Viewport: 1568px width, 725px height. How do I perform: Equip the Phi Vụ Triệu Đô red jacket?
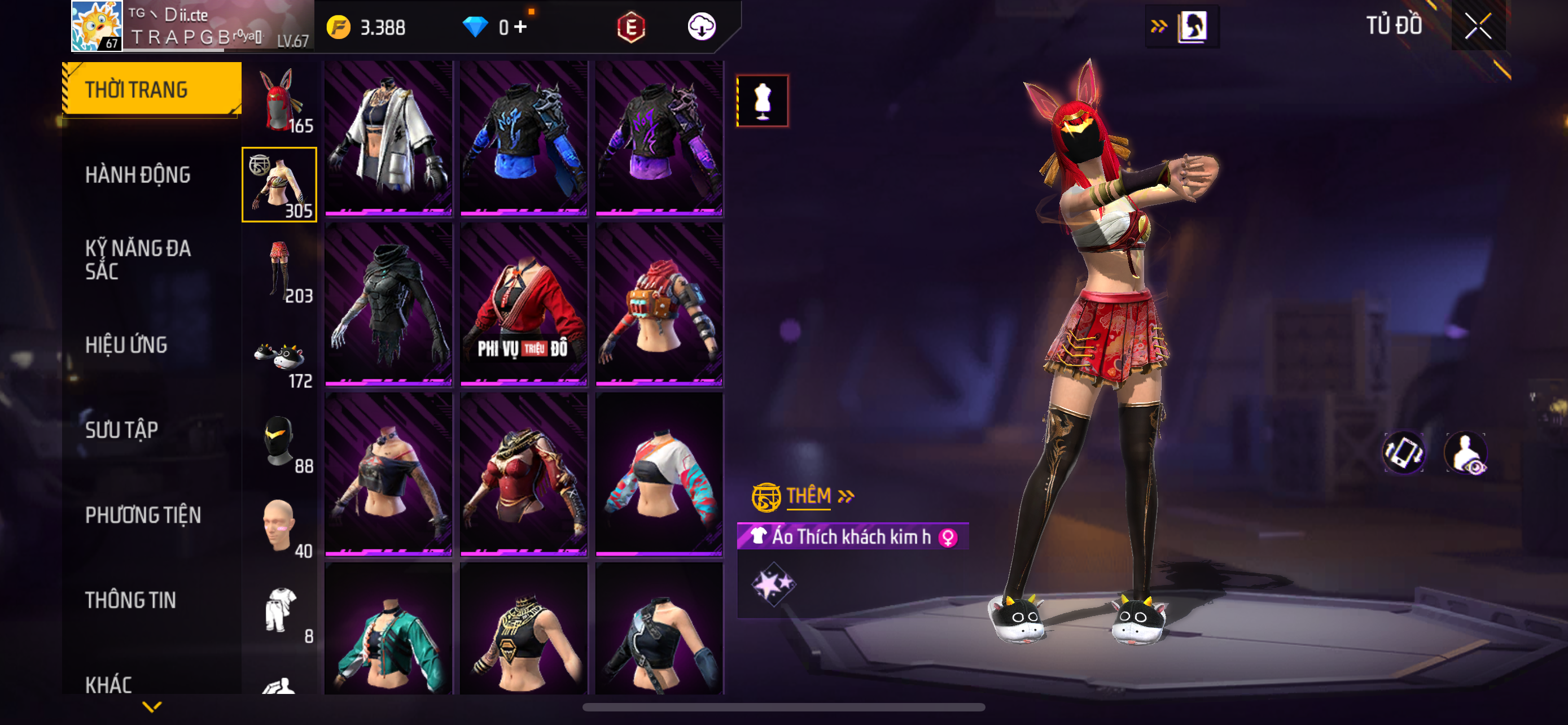click(x=523, y=304)
